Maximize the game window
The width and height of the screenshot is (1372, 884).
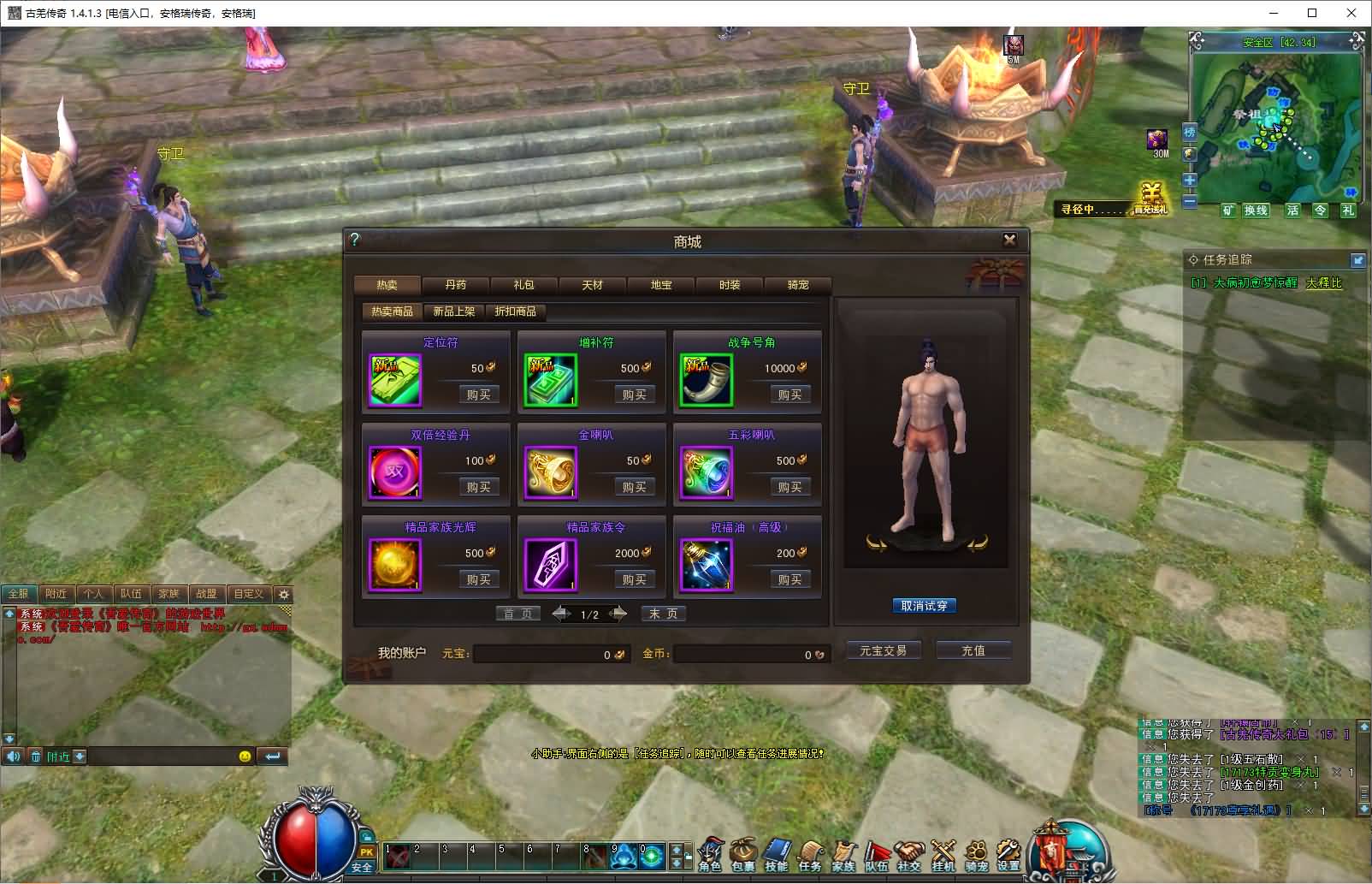1312,13
